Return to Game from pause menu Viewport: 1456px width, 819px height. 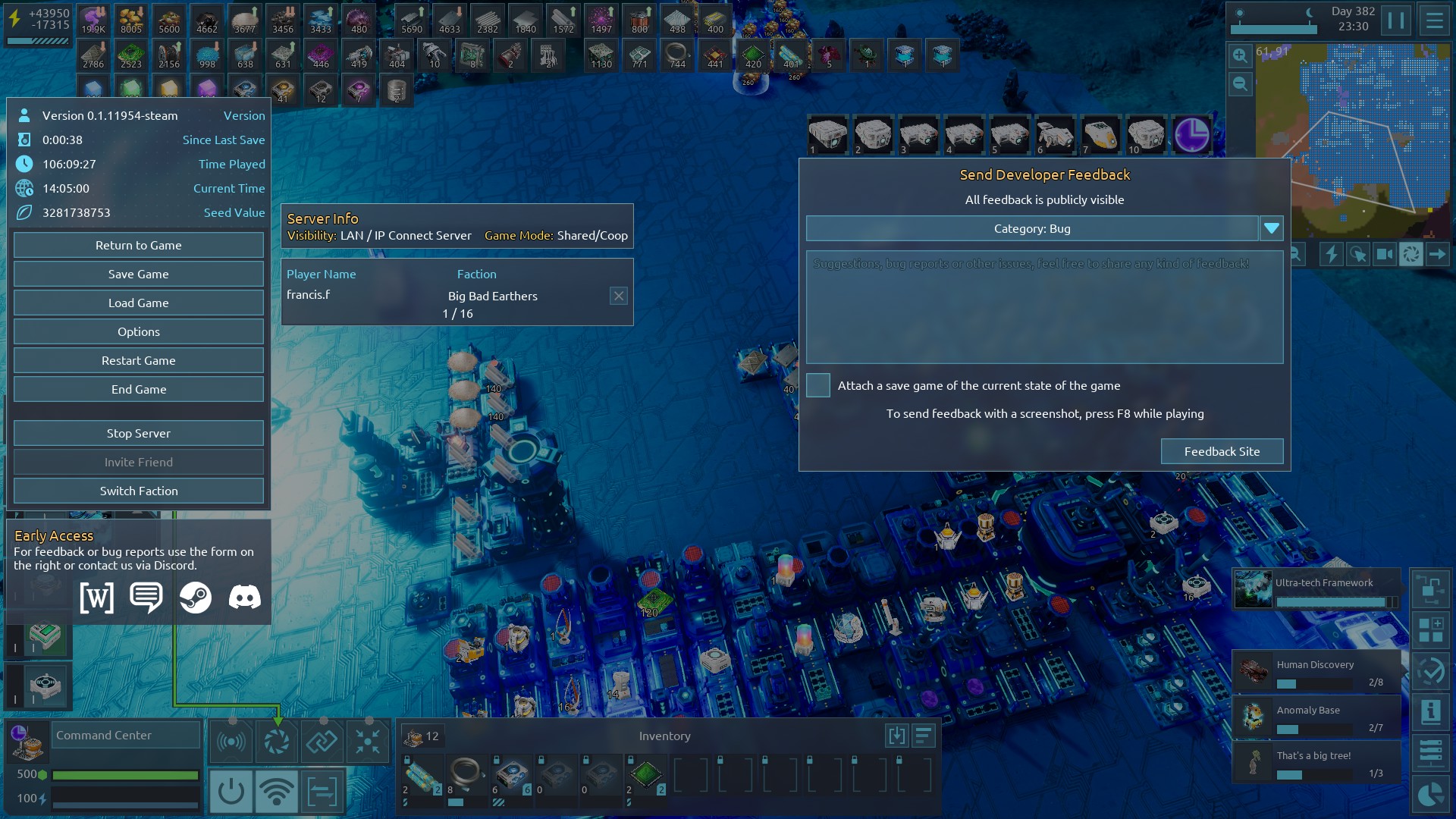(x=139, y=245)
